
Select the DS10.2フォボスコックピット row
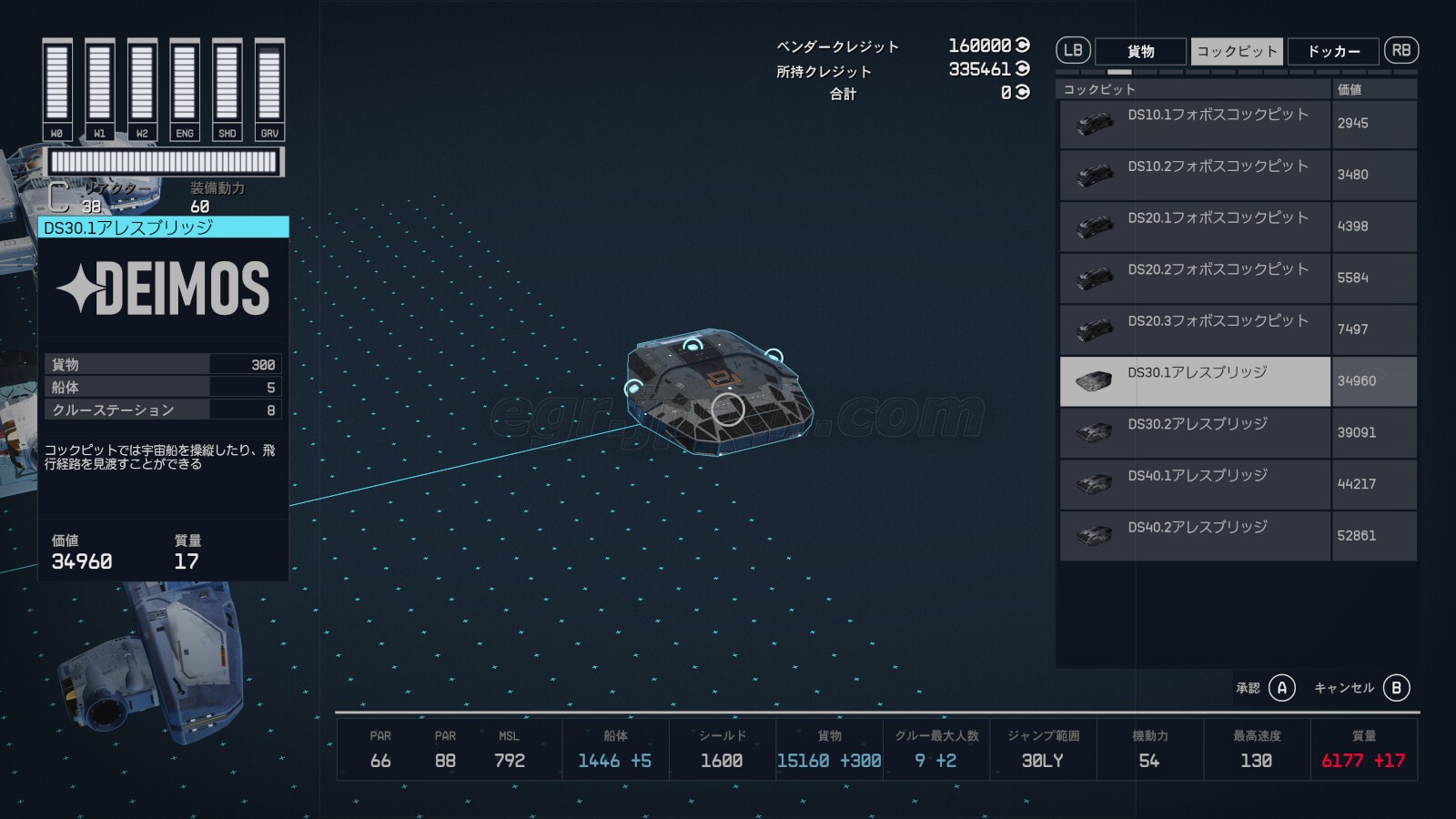coord(1195,175)
